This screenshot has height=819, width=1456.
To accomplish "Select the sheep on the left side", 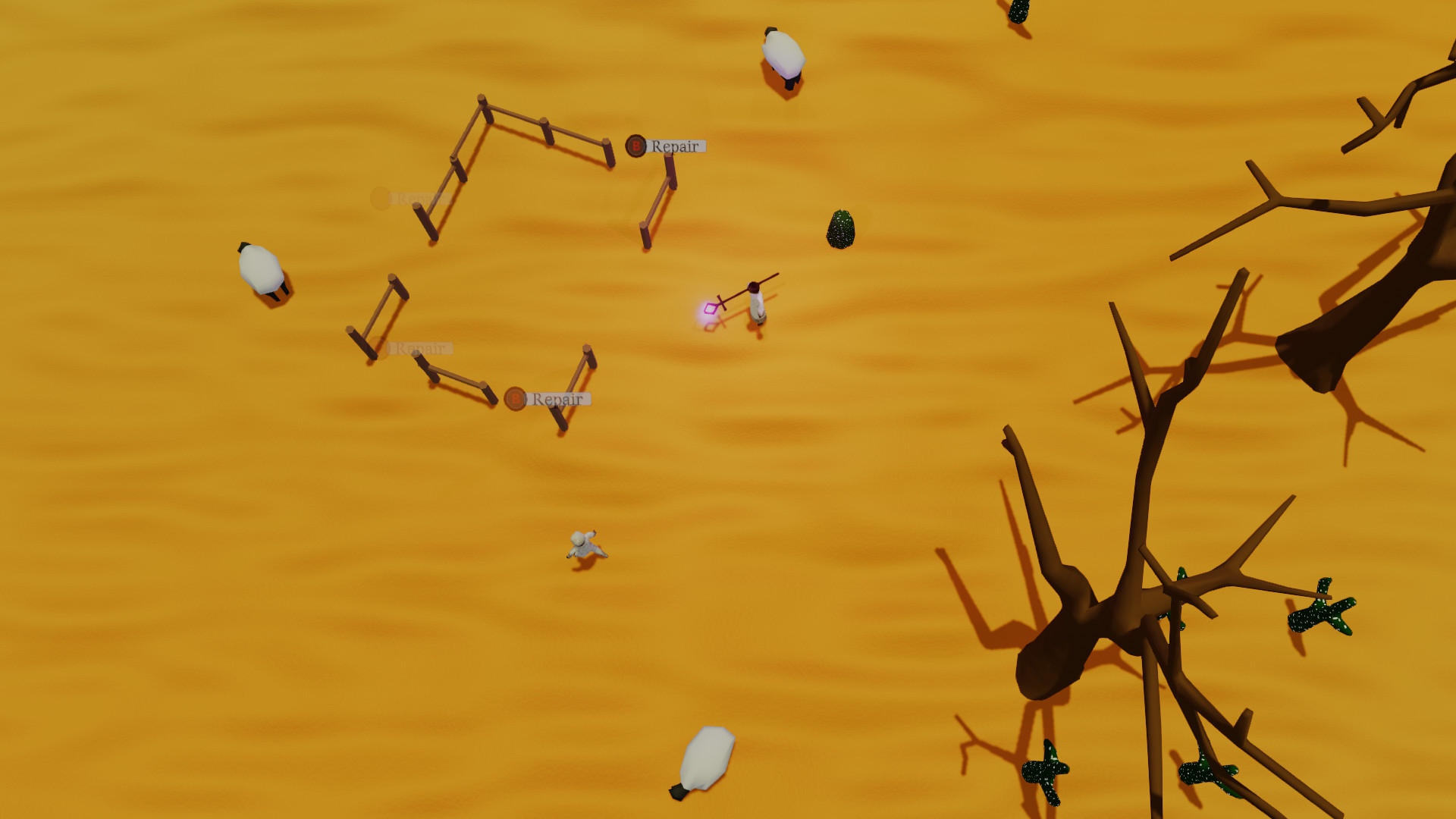I will (x=259, y=269).
